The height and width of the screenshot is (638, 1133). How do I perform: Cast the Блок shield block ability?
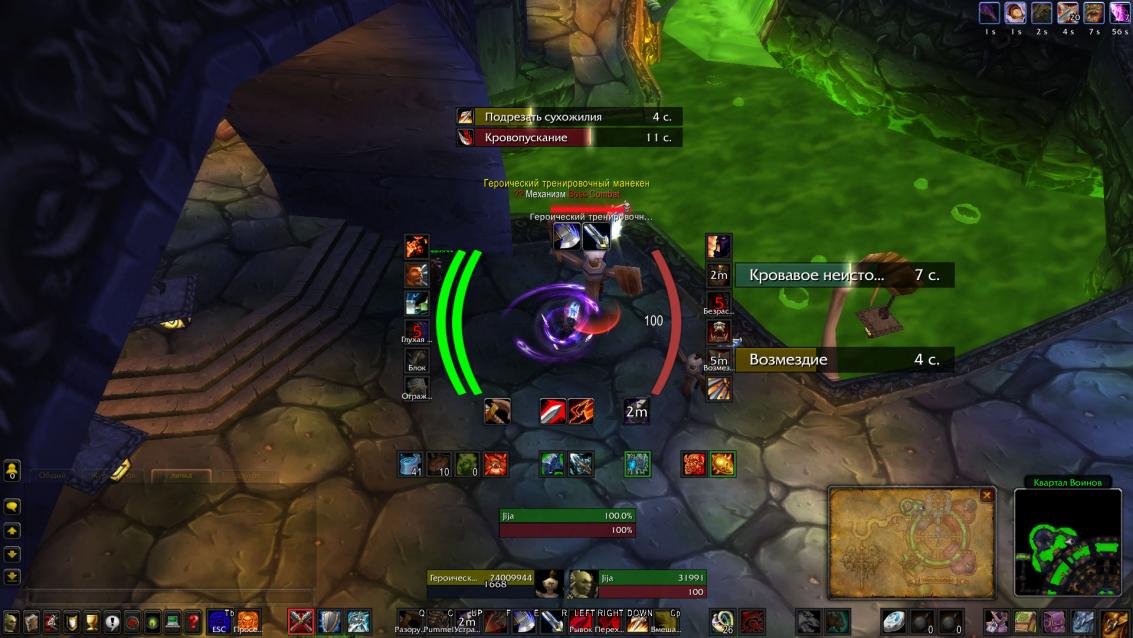(x=417, y=360)
